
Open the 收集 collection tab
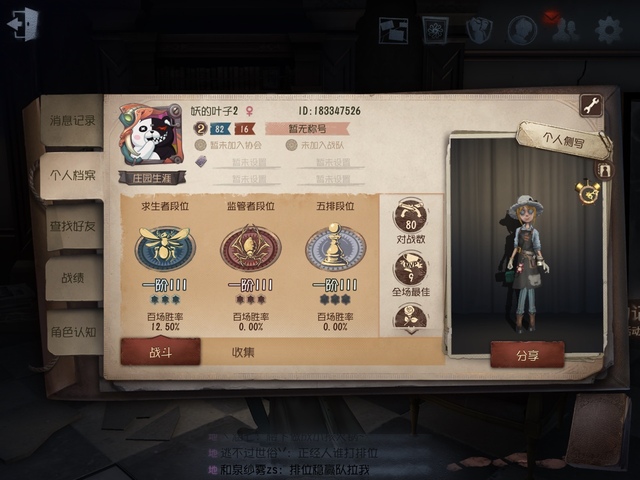click(x=243, y=352)
